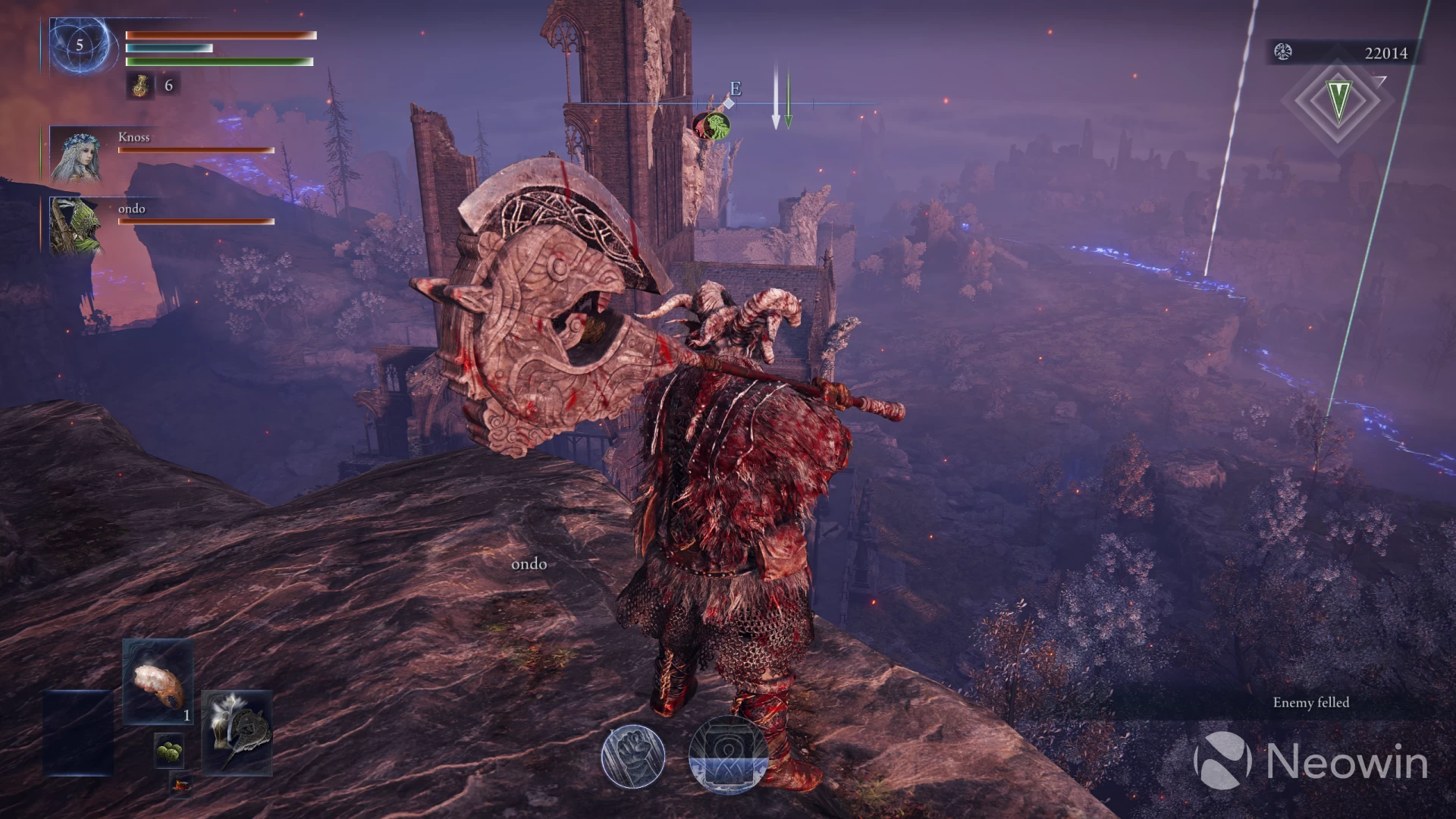Select teammate ondo's portrait

pyautogui.click(x=76, y=225)
